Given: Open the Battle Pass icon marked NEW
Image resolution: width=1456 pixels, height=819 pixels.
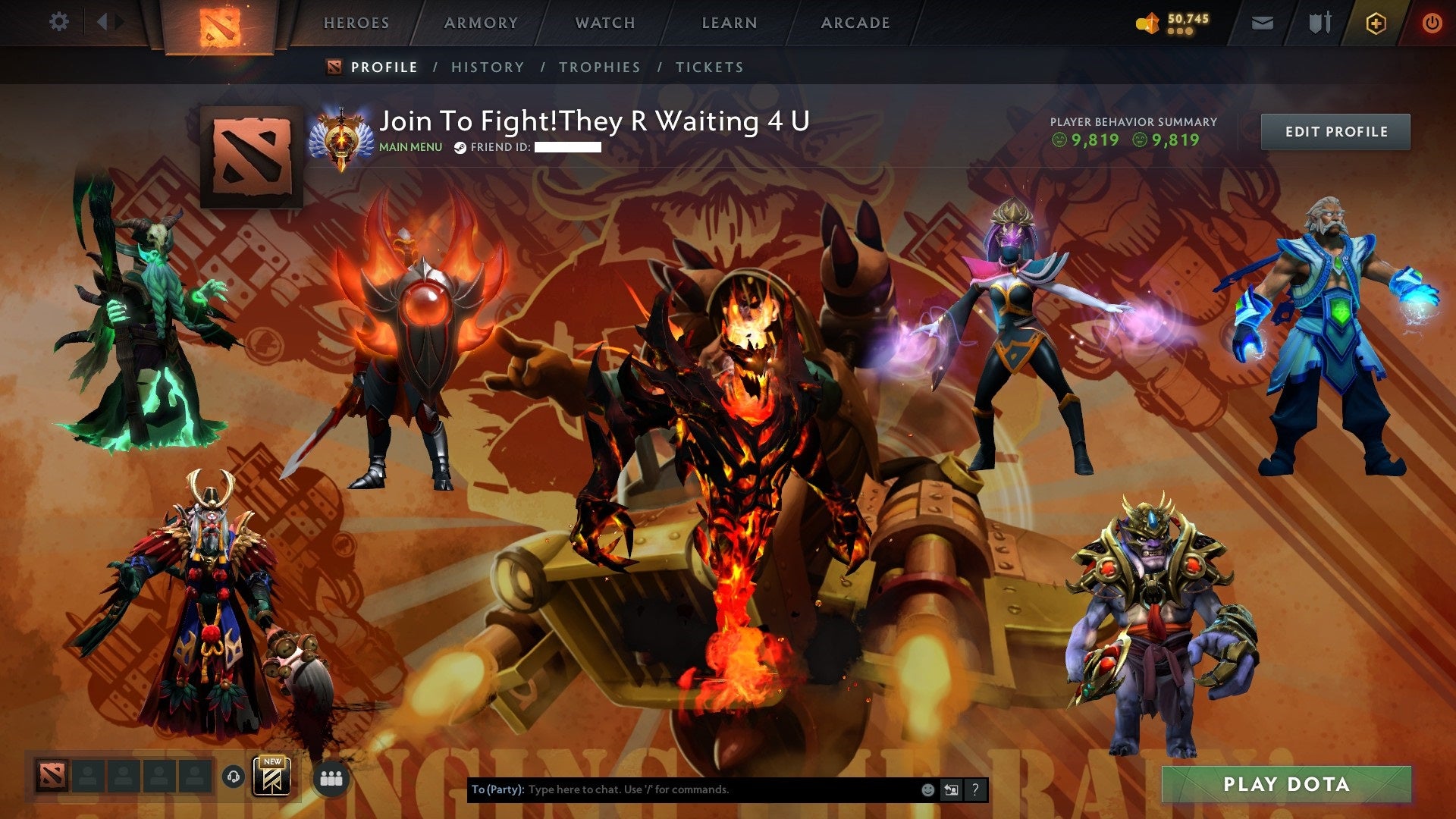Looking at the screenshot, I should tap(273, 777).
